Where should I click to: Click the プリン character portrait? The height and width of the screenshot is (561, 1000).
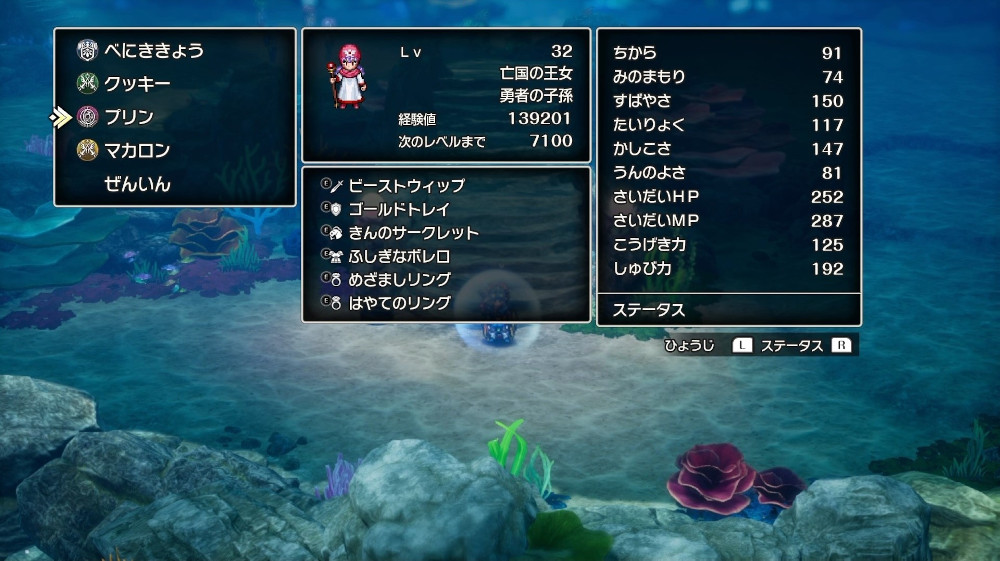pos(344,75)
